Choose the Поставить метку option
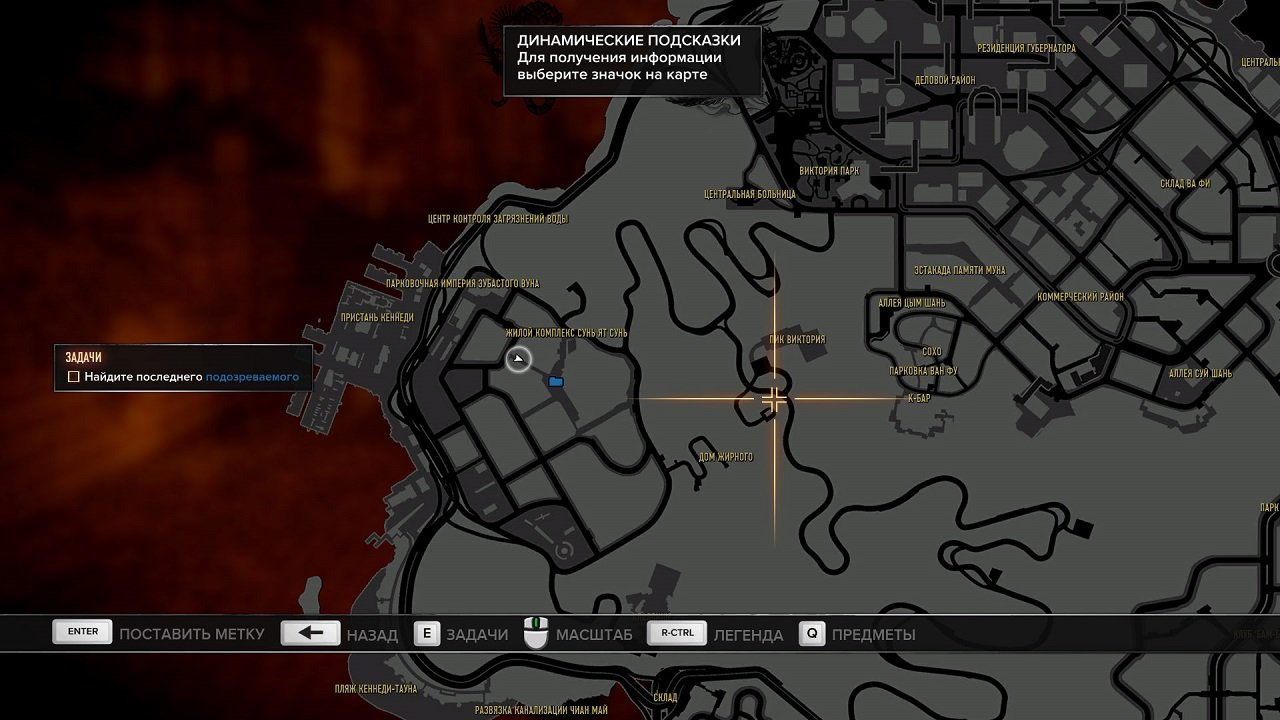The height and width of the screenshot is (720, 1280). (x=83, y=633)
